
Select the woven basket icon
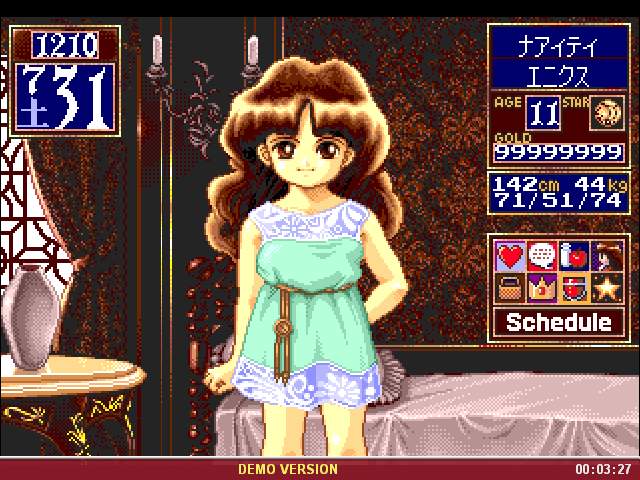coord(511,289)
